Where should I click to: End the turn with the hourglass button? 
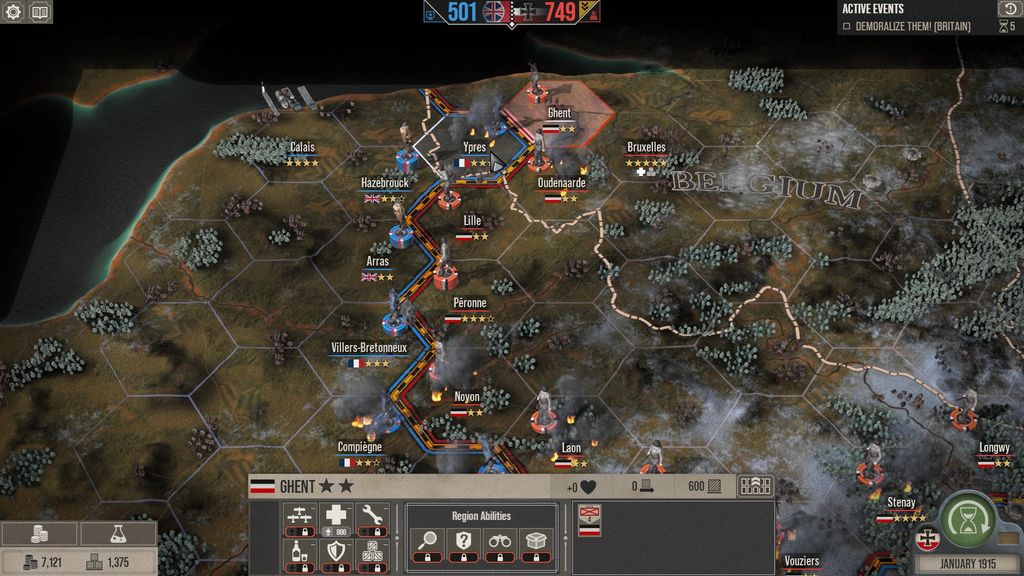coord(966,519)
